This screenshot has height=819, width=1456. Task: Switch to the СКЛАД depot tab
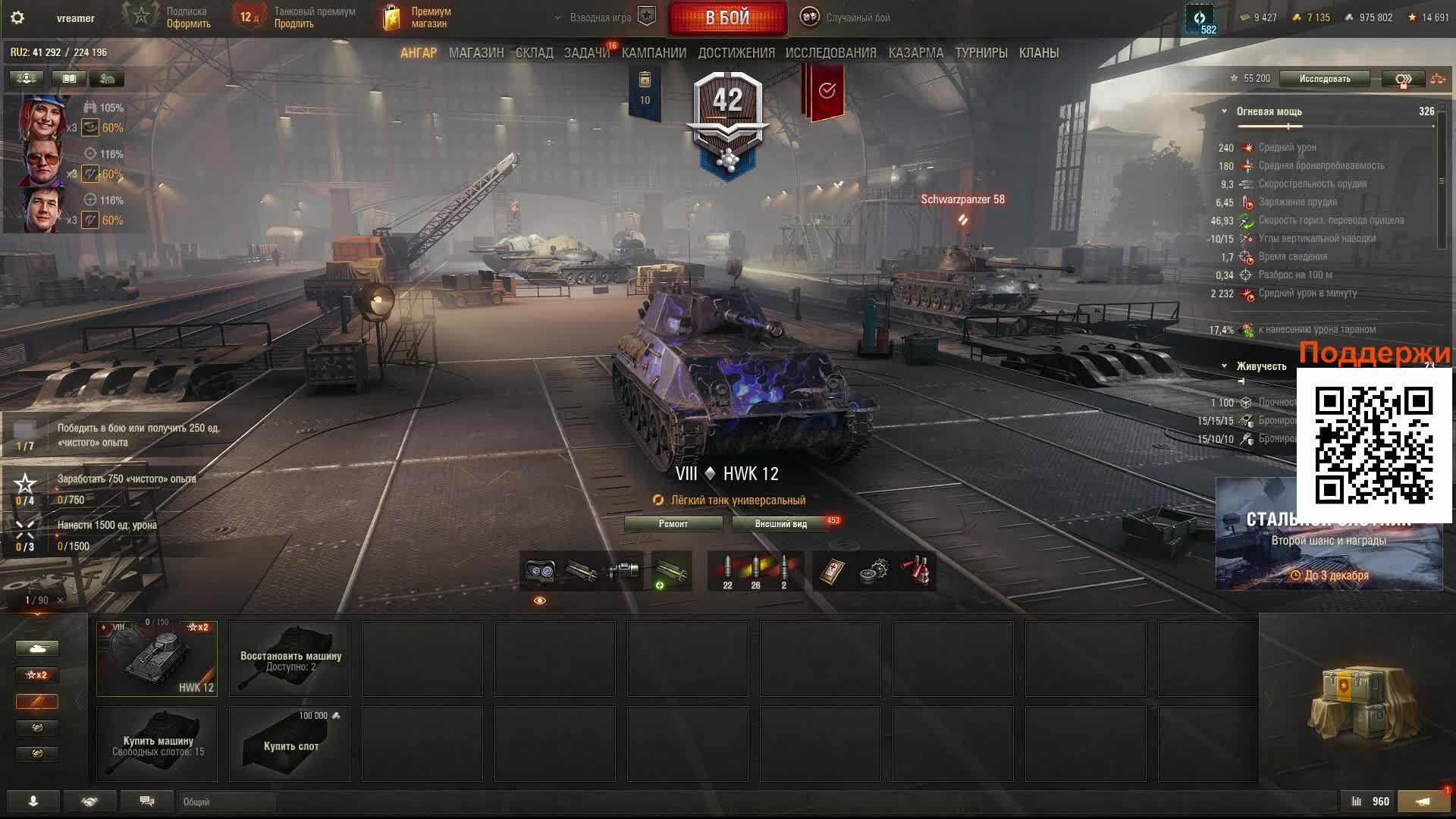[x=534, y=53]
